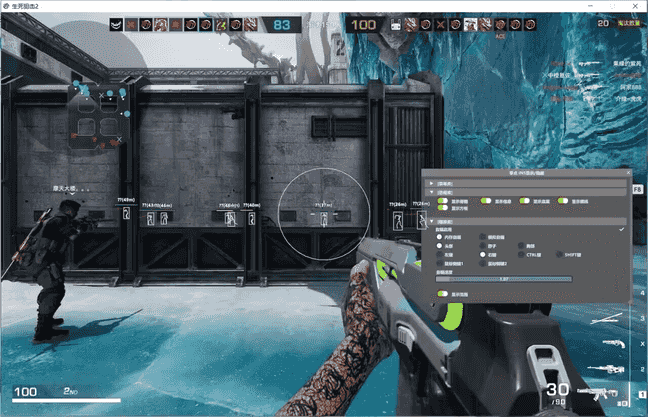648x417 pixels.
Task: Close the overlay settings panel
Action: tap(626, 172)
